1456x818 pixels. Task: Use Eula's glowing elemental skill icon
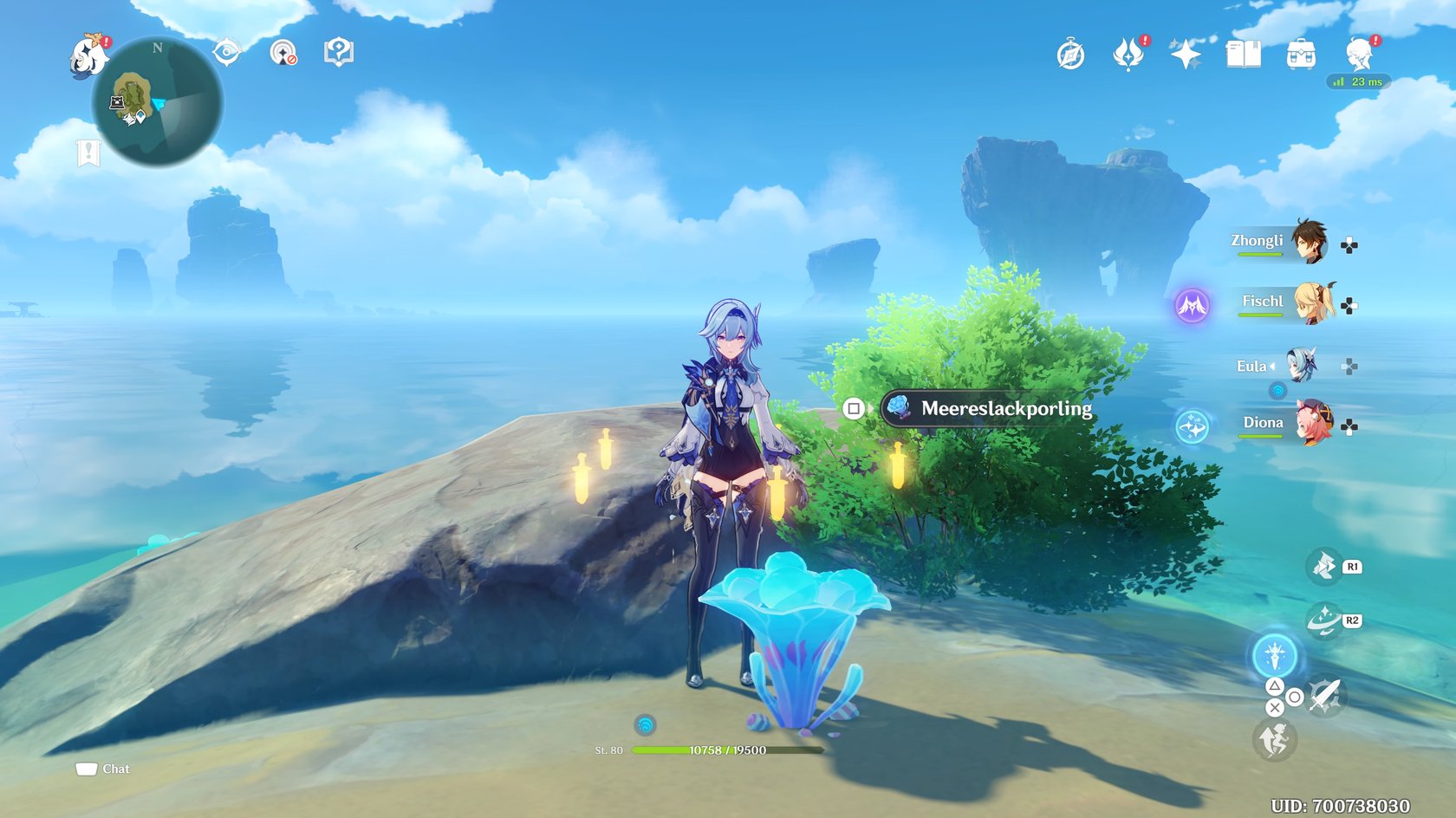click(1274, 656)
